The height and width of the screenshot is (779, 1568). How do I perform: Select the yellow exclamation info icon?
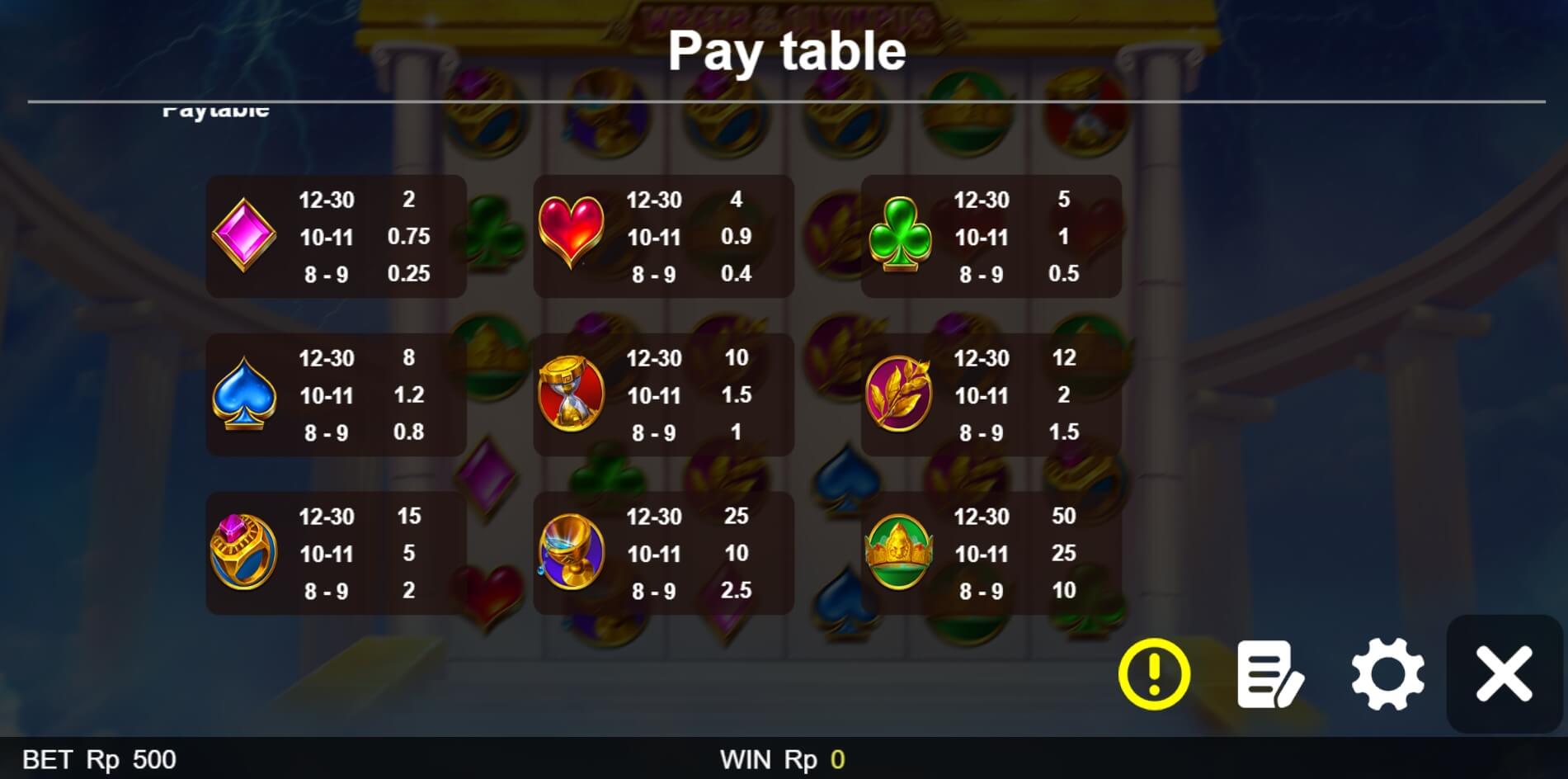pyautogui.click(x=1154, y=674)
